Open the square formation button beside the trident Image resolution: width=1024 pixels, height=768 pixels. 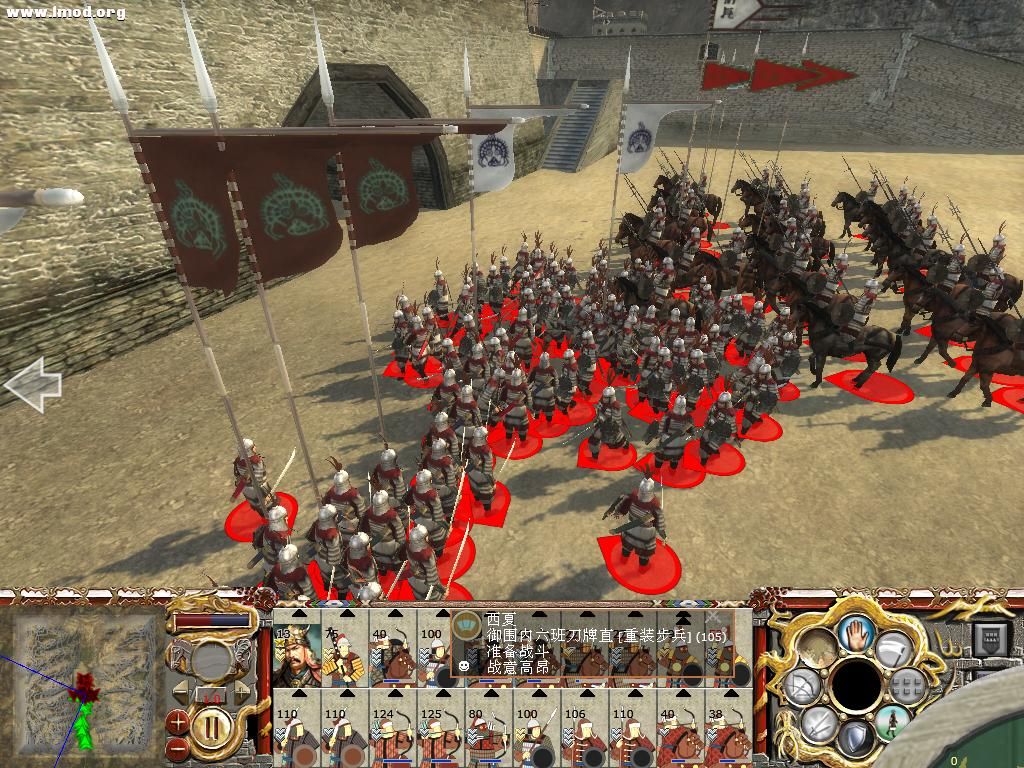coord(992,637)
